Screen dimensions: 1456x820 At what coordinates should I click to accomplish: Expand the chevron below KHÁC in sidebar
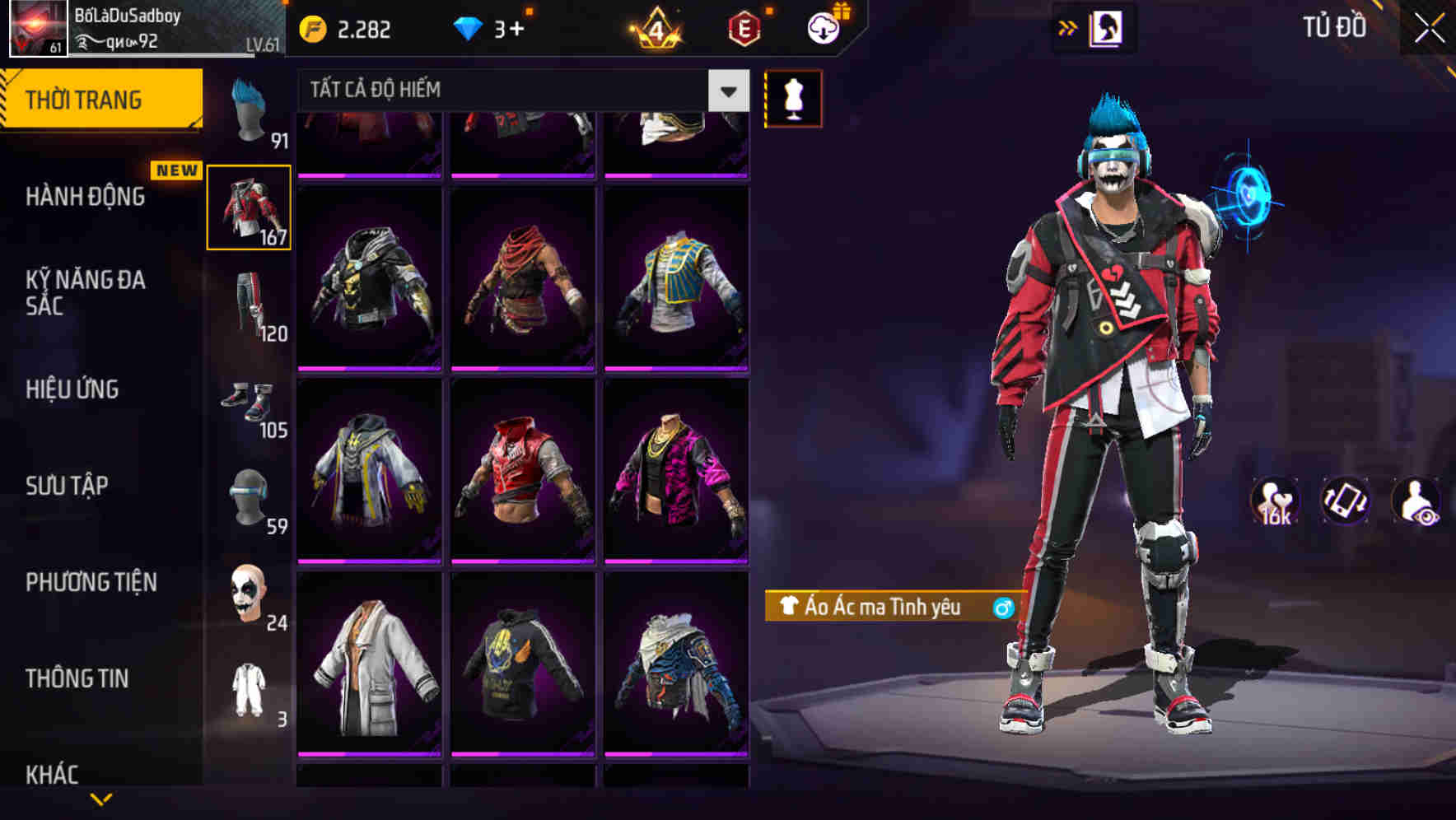tap(102, 799)
